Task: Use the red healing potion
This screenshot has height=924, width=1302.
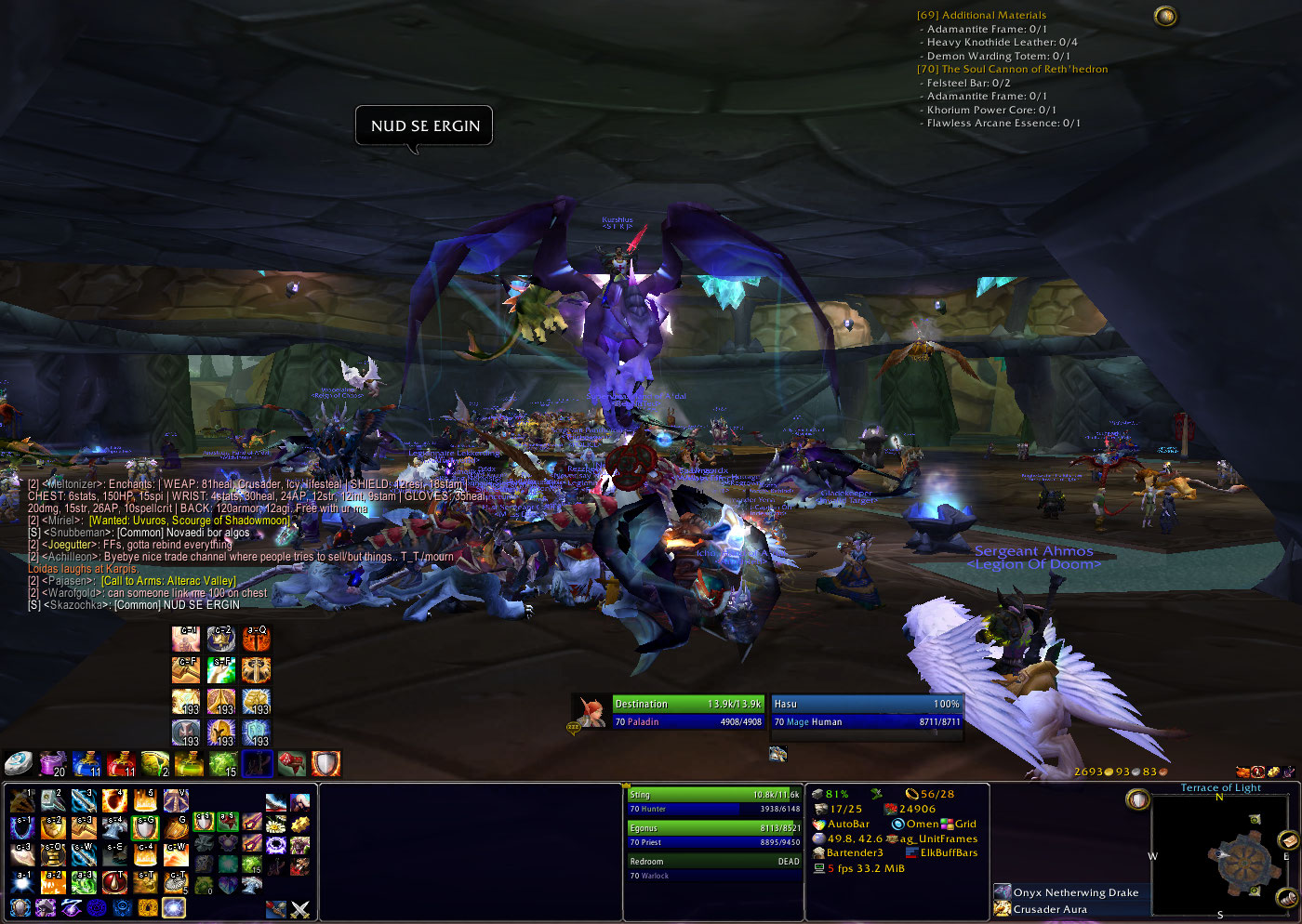Action: click(x=121, y=764)
